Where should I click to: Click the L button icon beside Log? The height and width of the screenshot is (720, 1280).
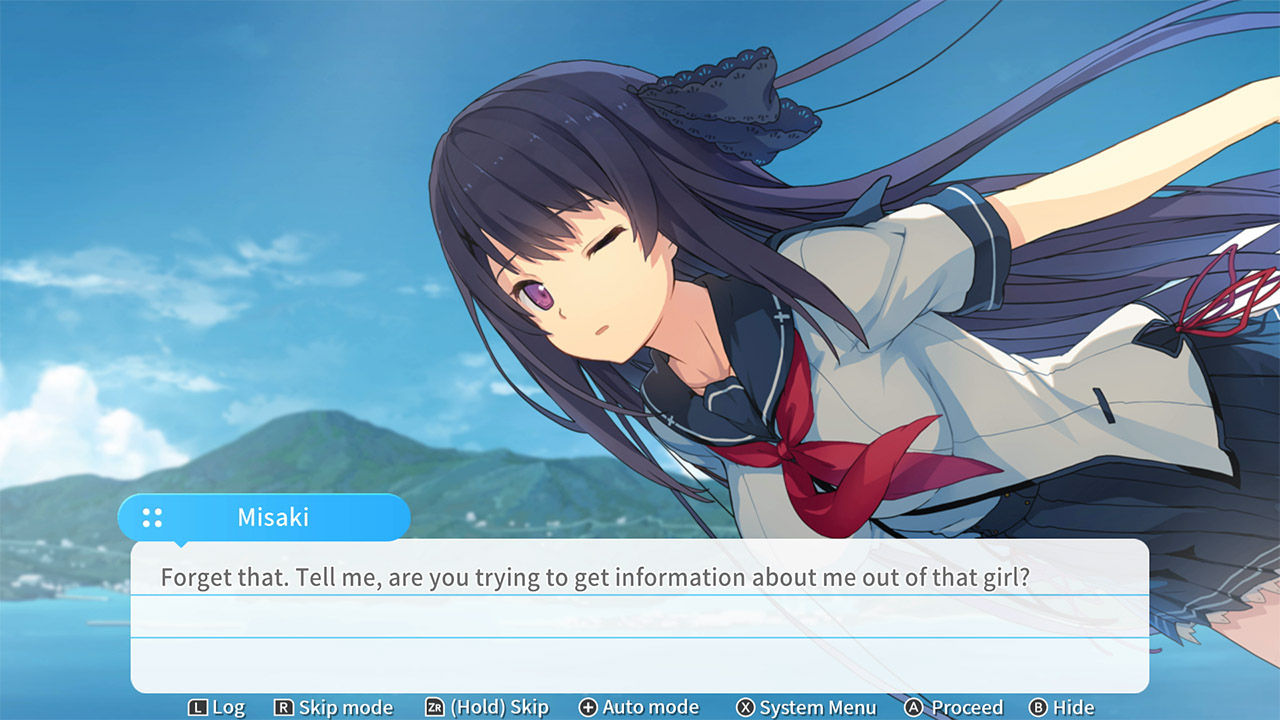(x=197, y=707)
